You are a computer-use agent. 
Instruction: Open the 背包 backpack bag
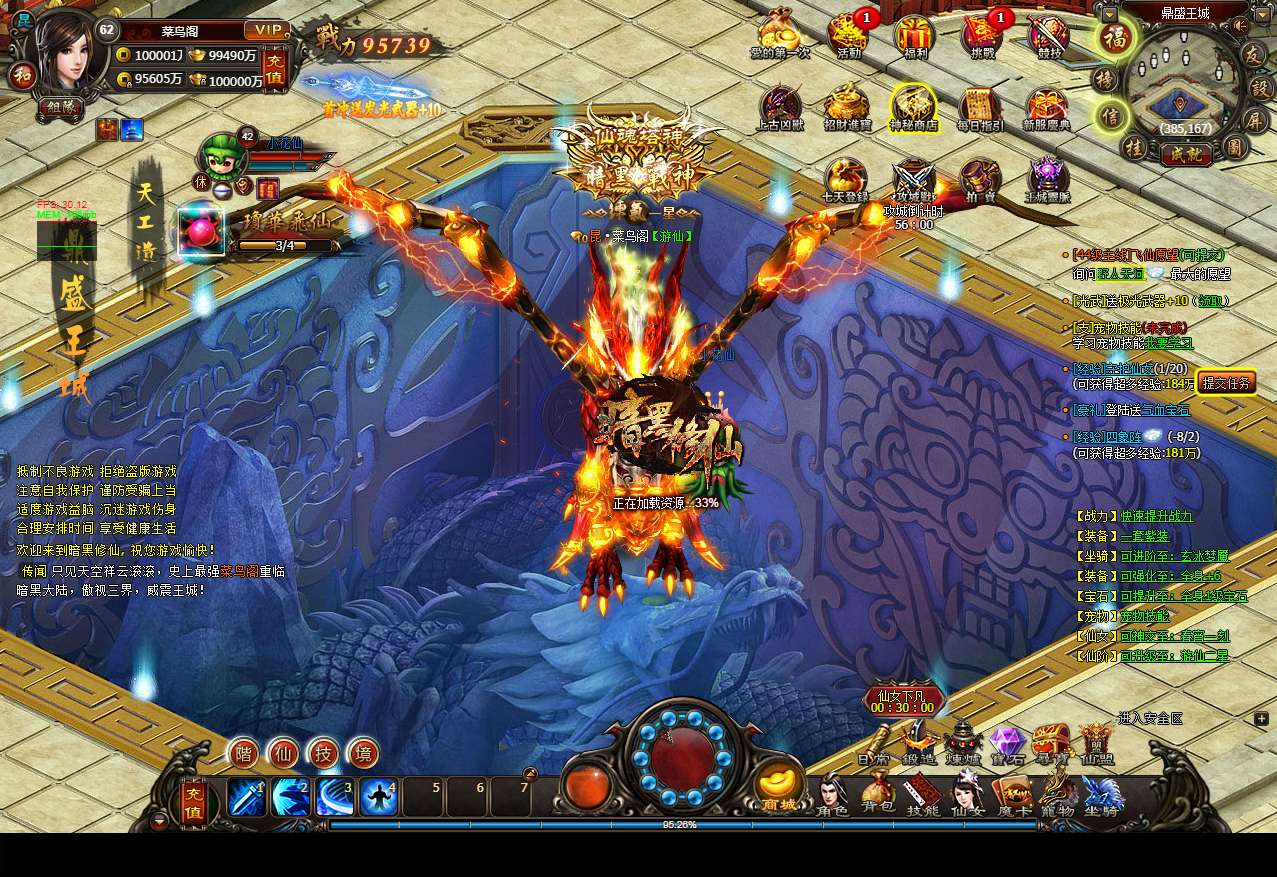tap(878, 794)
